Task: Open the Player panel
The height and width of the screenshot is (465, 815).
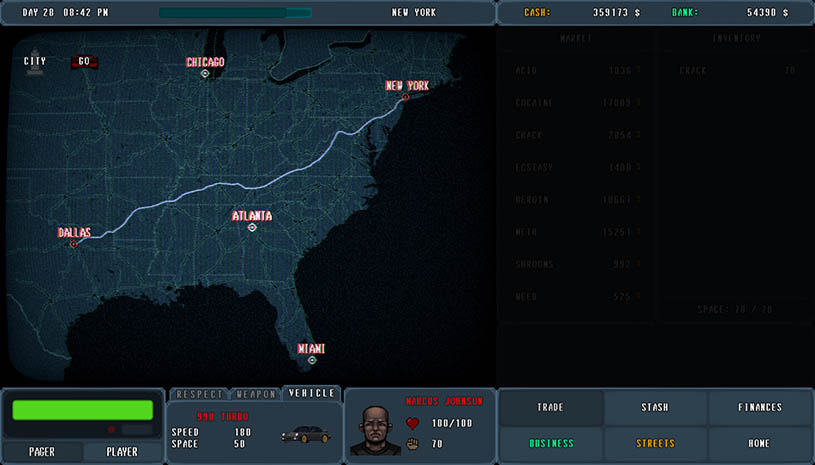Action: [122, 452]
